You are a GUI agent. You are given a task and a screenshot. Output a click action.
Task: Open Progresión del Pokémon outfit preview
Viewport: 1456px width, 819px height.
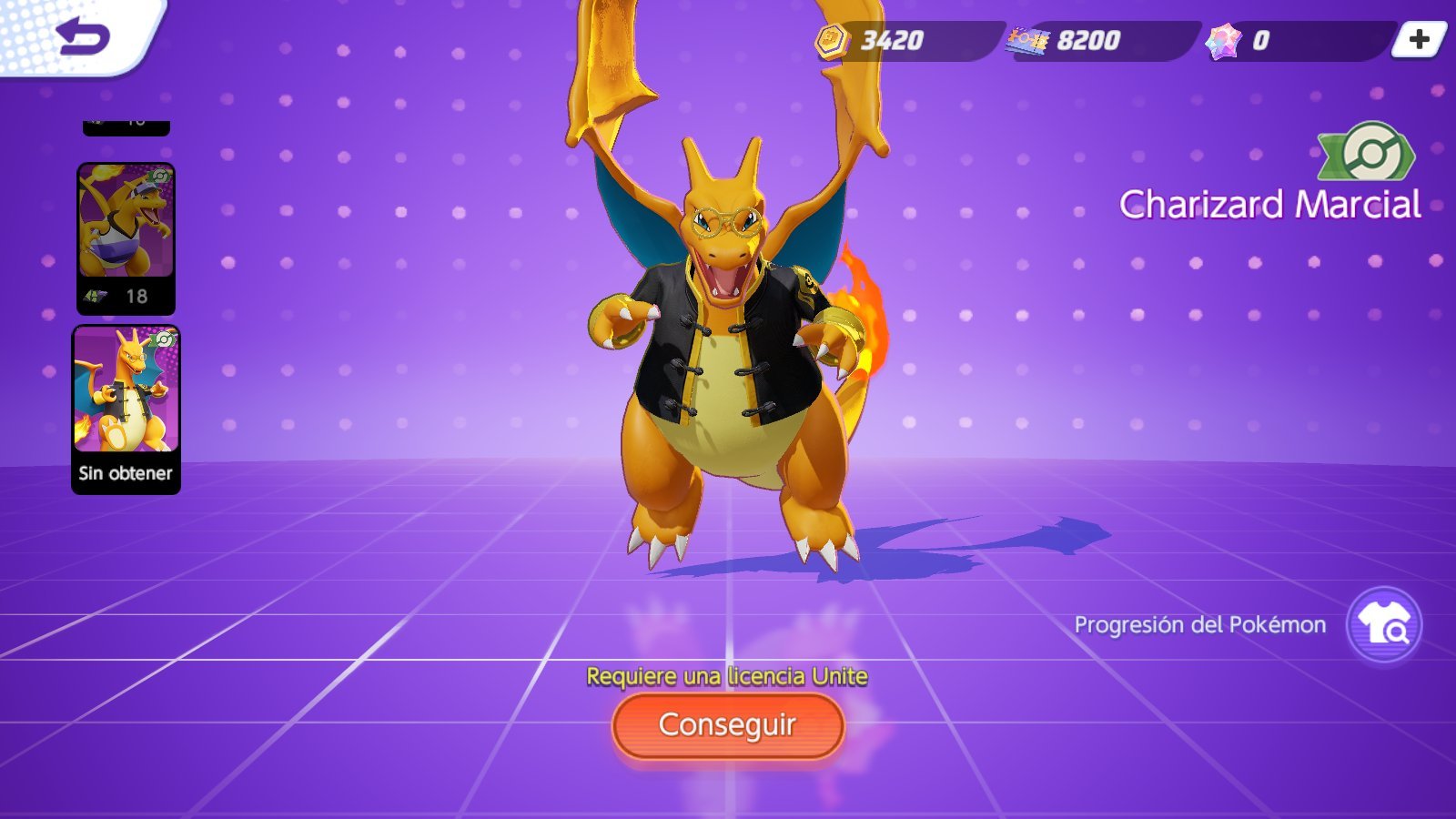click(x=1383, y=624)
